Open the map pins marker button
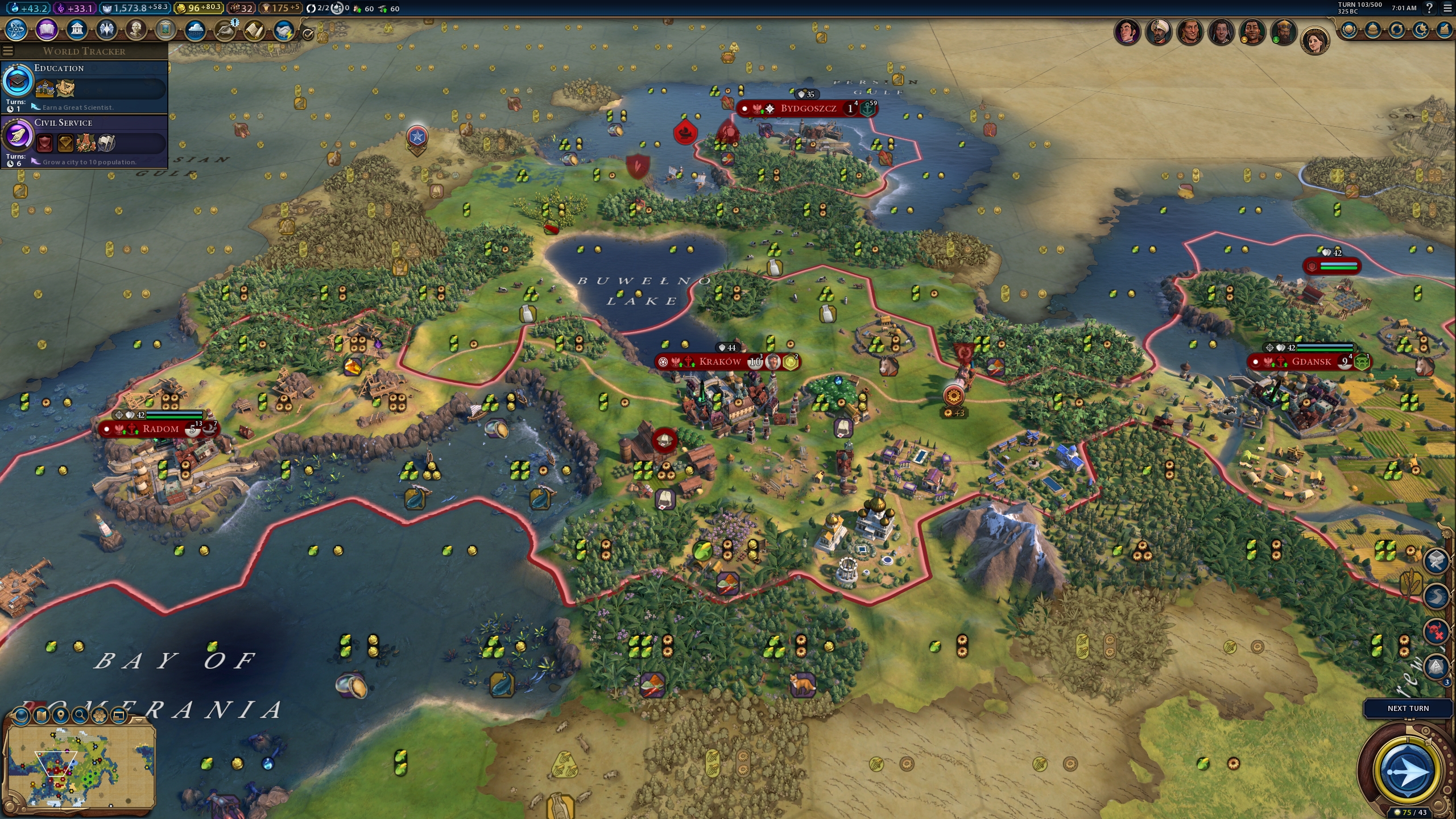The height and width of the screenshot is (819, 1456). tap(61, 715)
